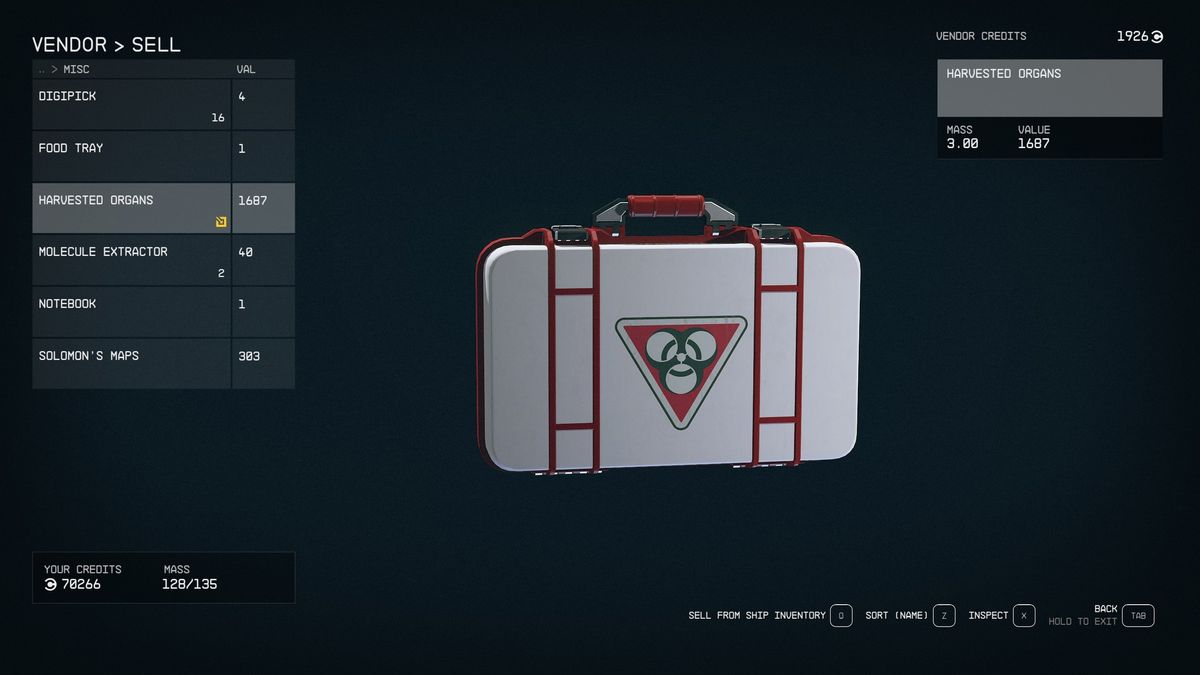
Task: Pick the Molecule Extractor listing
Action: click(132, 260)
